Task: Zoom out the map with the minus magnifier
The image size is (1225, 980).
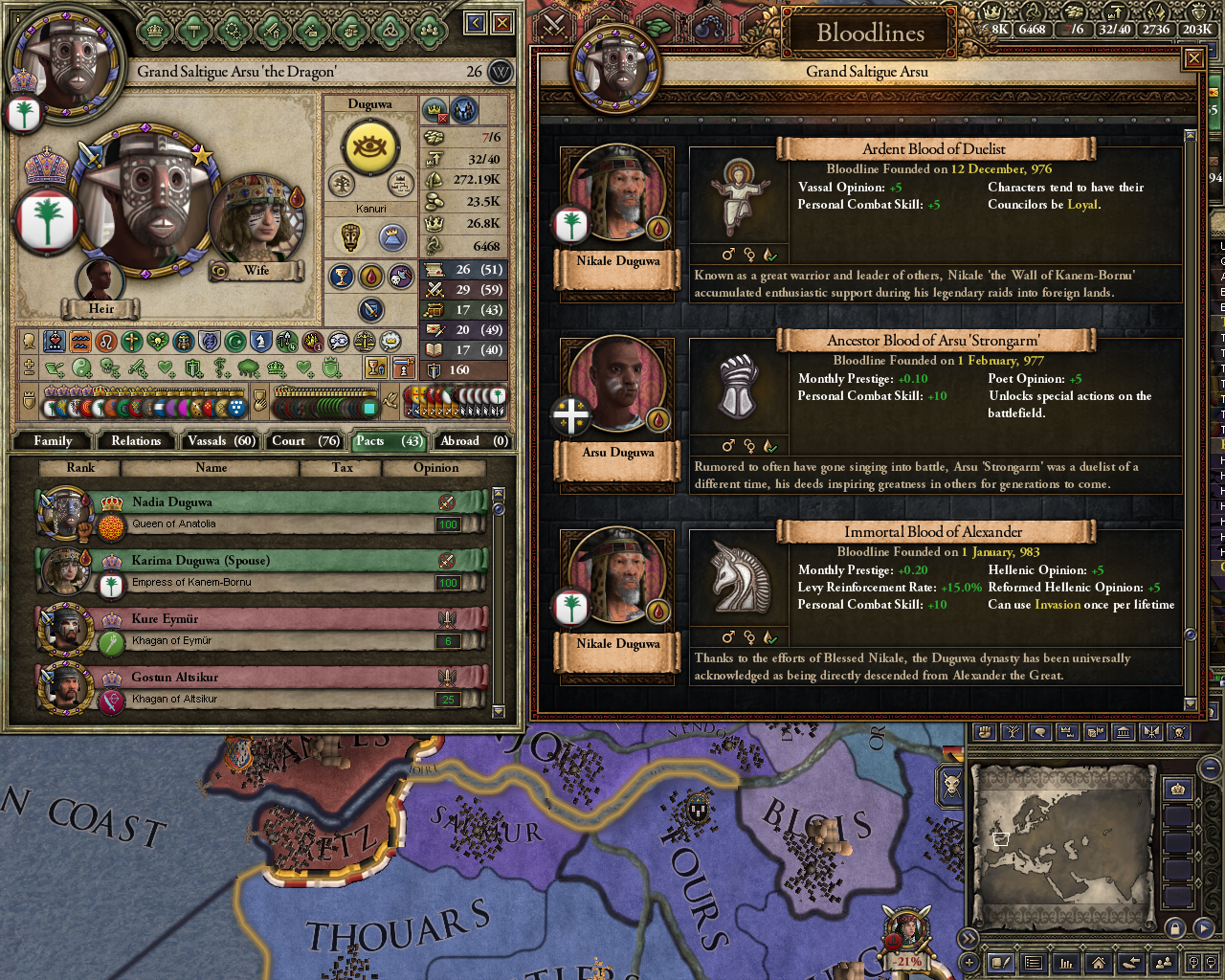Action: (x=1211, y=964)
